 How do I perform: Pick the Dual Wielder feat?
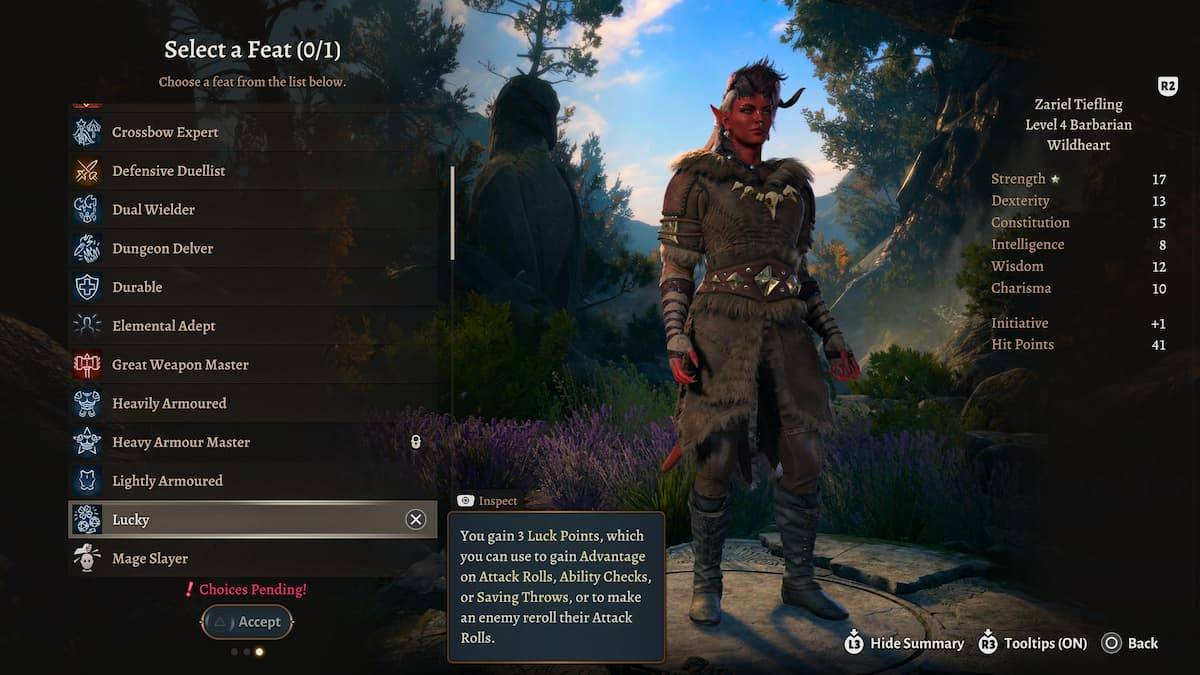(x=153, y=210)
